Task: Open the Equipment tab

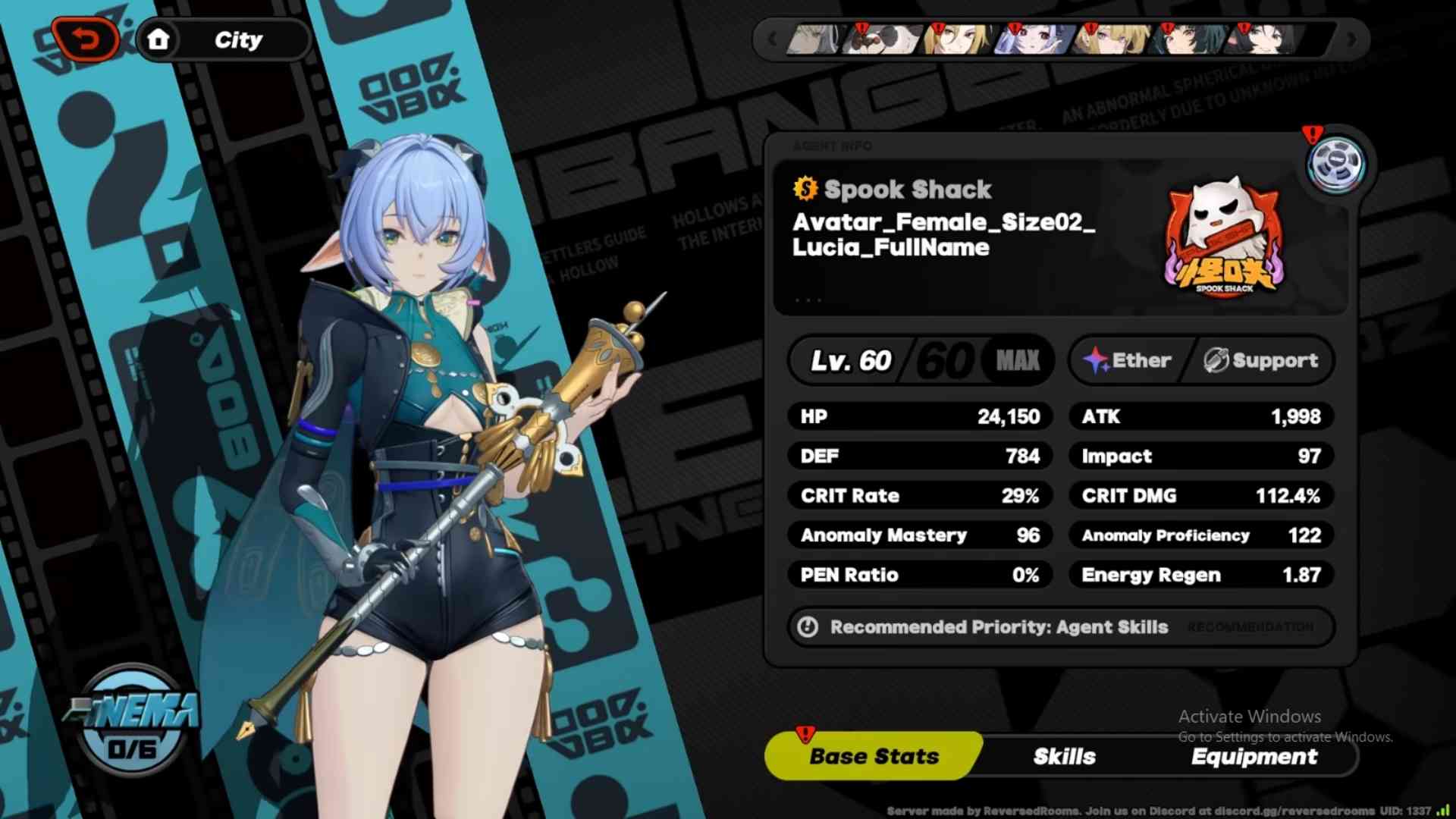Action: point(1255,756)
